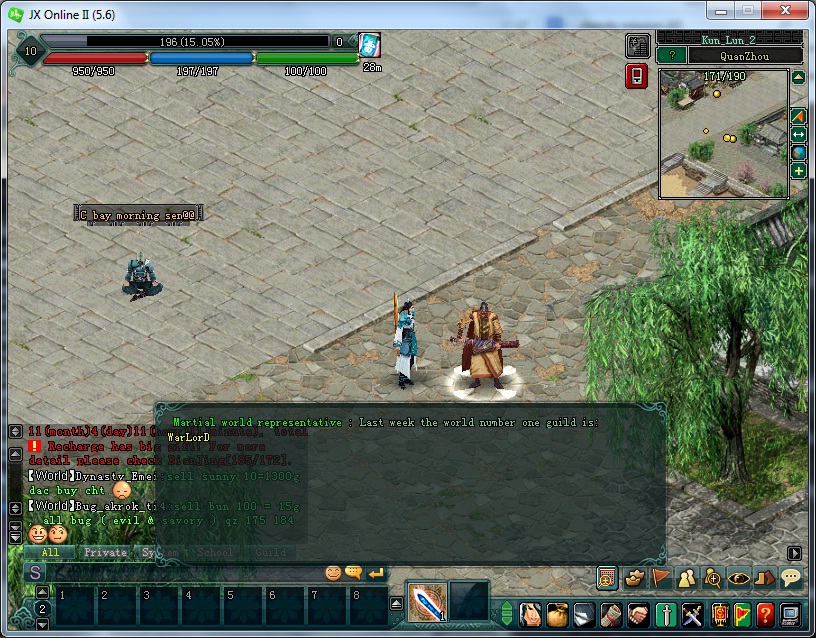
Task: Open the character portrait panel
Action: click(530, 613)
